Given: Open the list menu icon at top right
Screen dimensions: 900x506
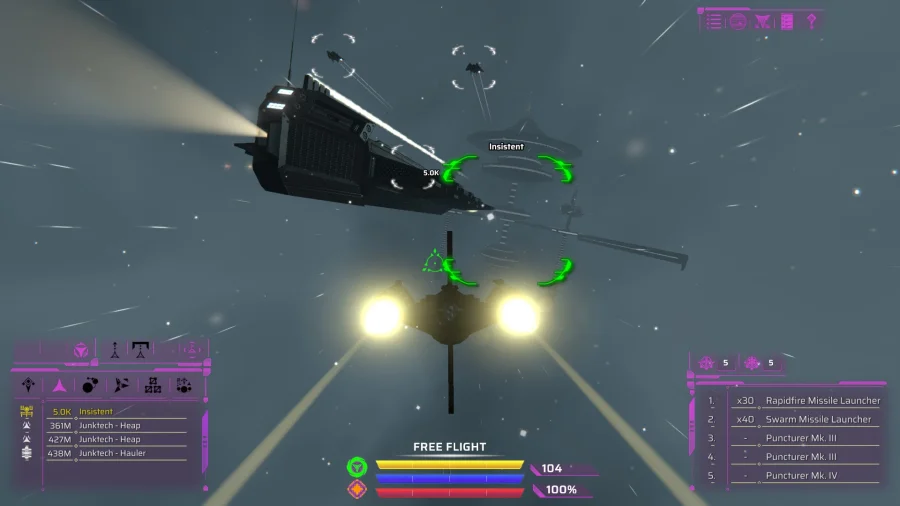Looking at the screenshot, I should point(714,21).
